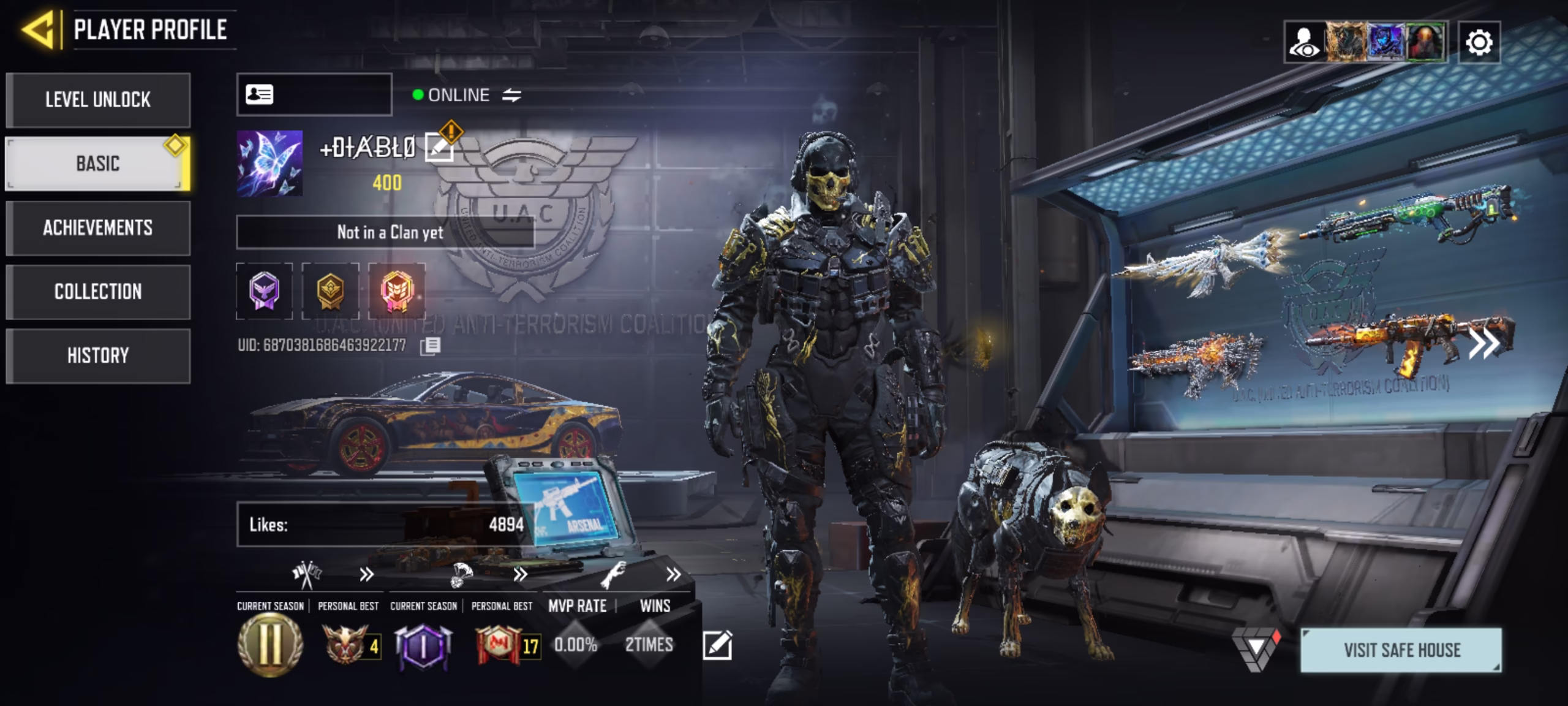Copy the UID number
The width and height of the screenshot is (1568, 706).
[430, 346]
